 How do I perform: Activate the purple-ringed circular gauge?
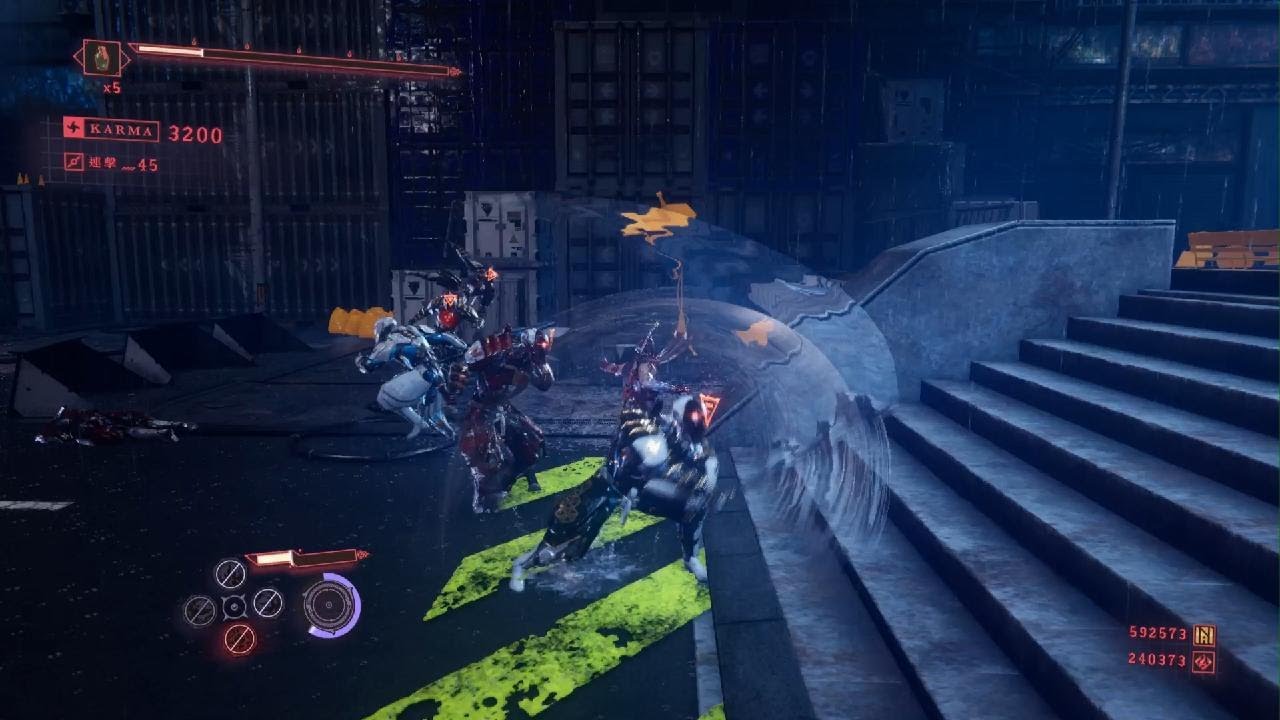[331, 604]
